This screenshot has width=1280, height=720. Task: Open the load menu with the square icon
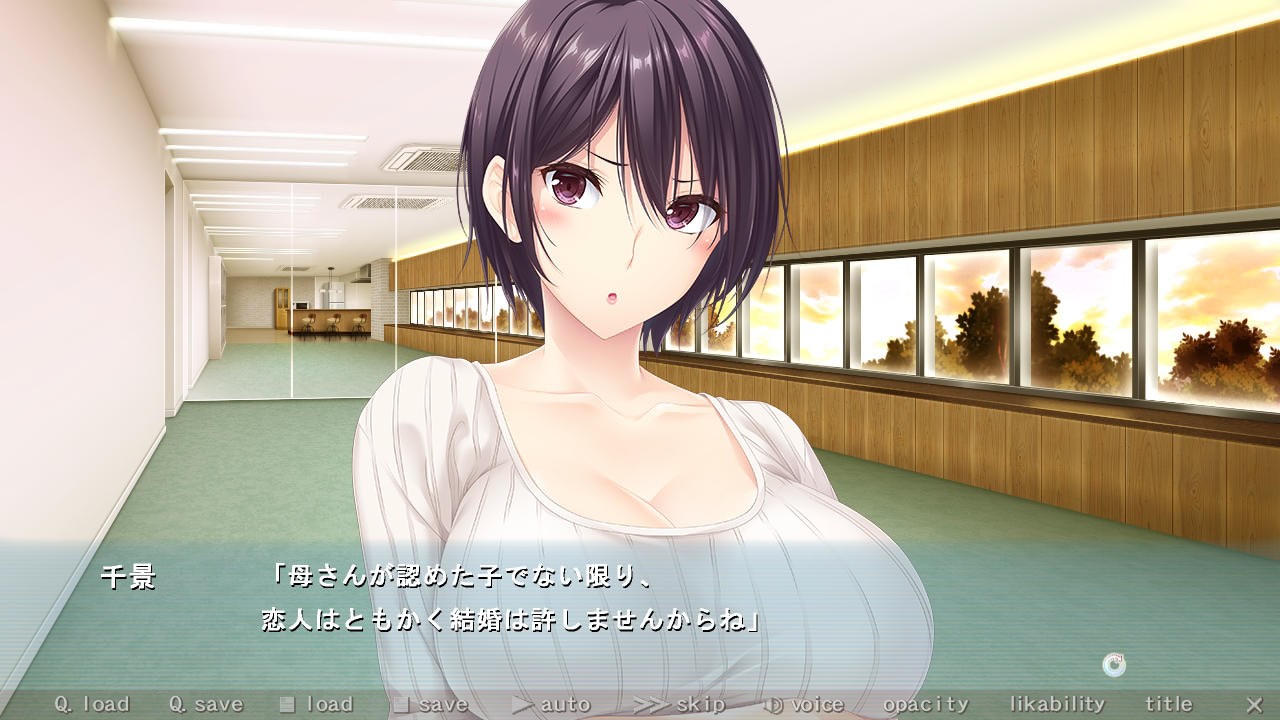[x=316, y=705]
